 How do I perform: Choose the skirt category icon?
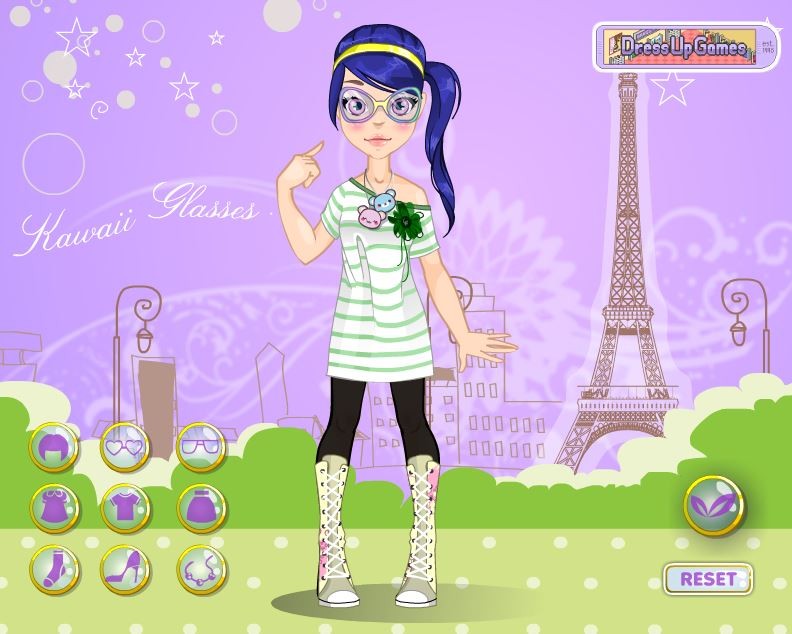(200, 508)
